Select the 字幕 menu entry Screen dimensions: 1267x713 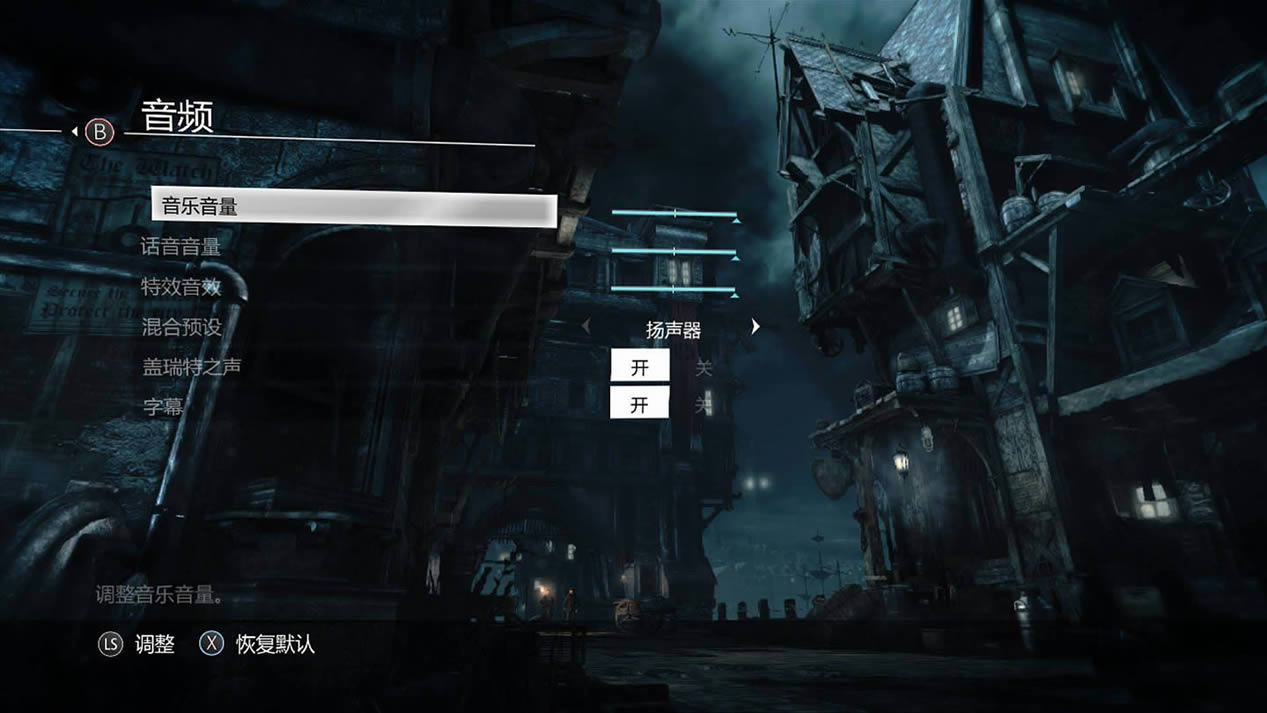point(162,407)
